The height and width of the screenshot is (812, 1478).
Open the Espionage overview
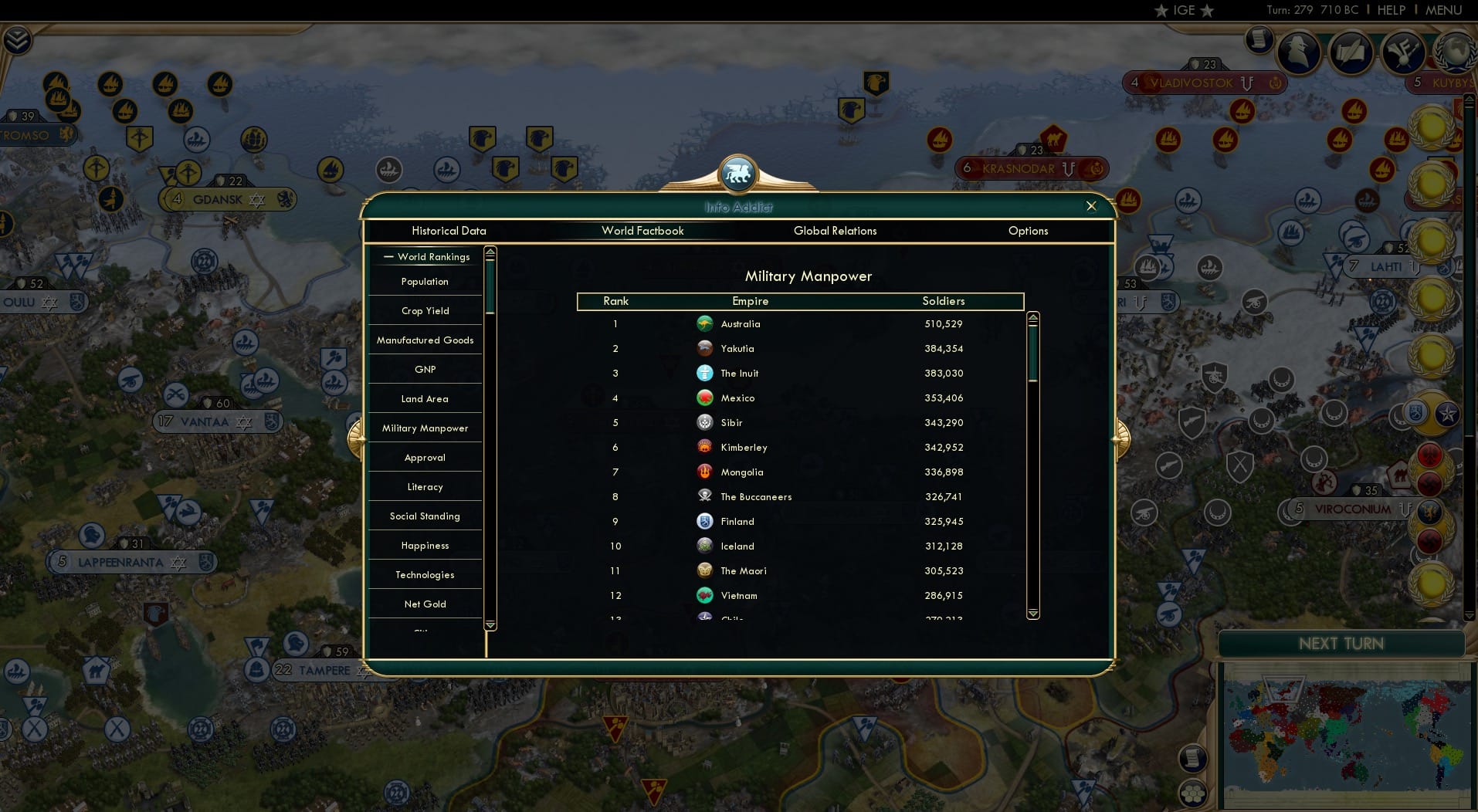(1297, 52)
